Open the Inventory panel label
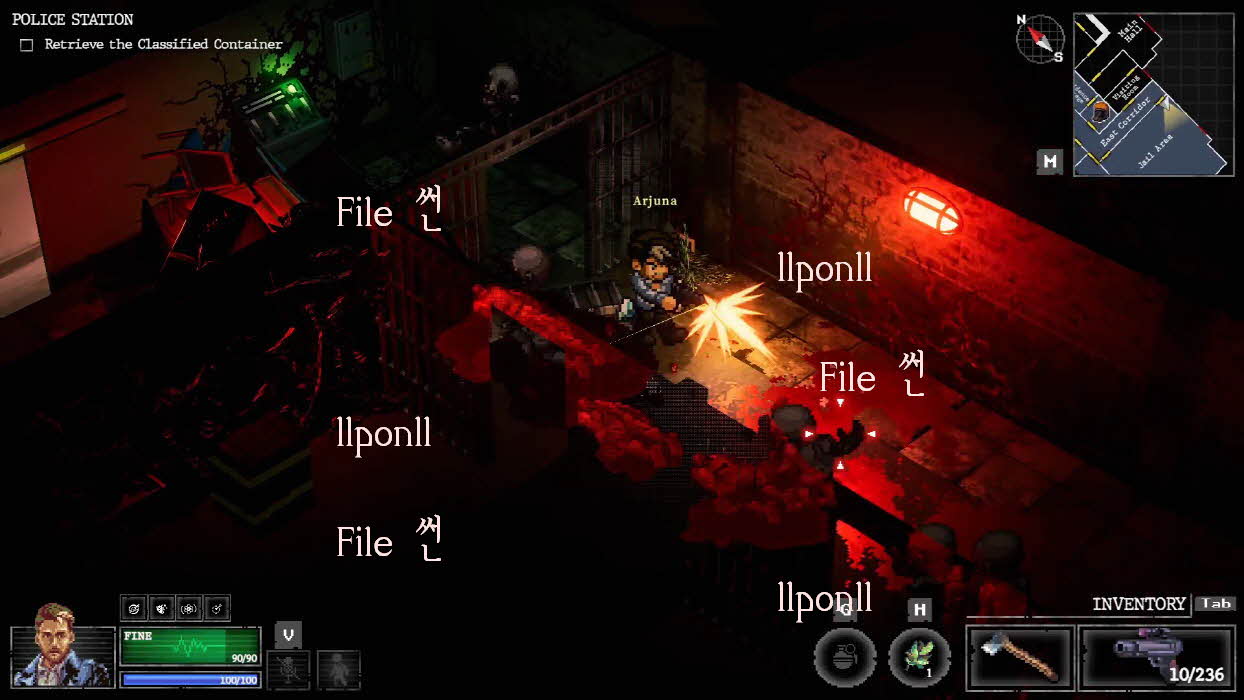 tap(1138, 604)
